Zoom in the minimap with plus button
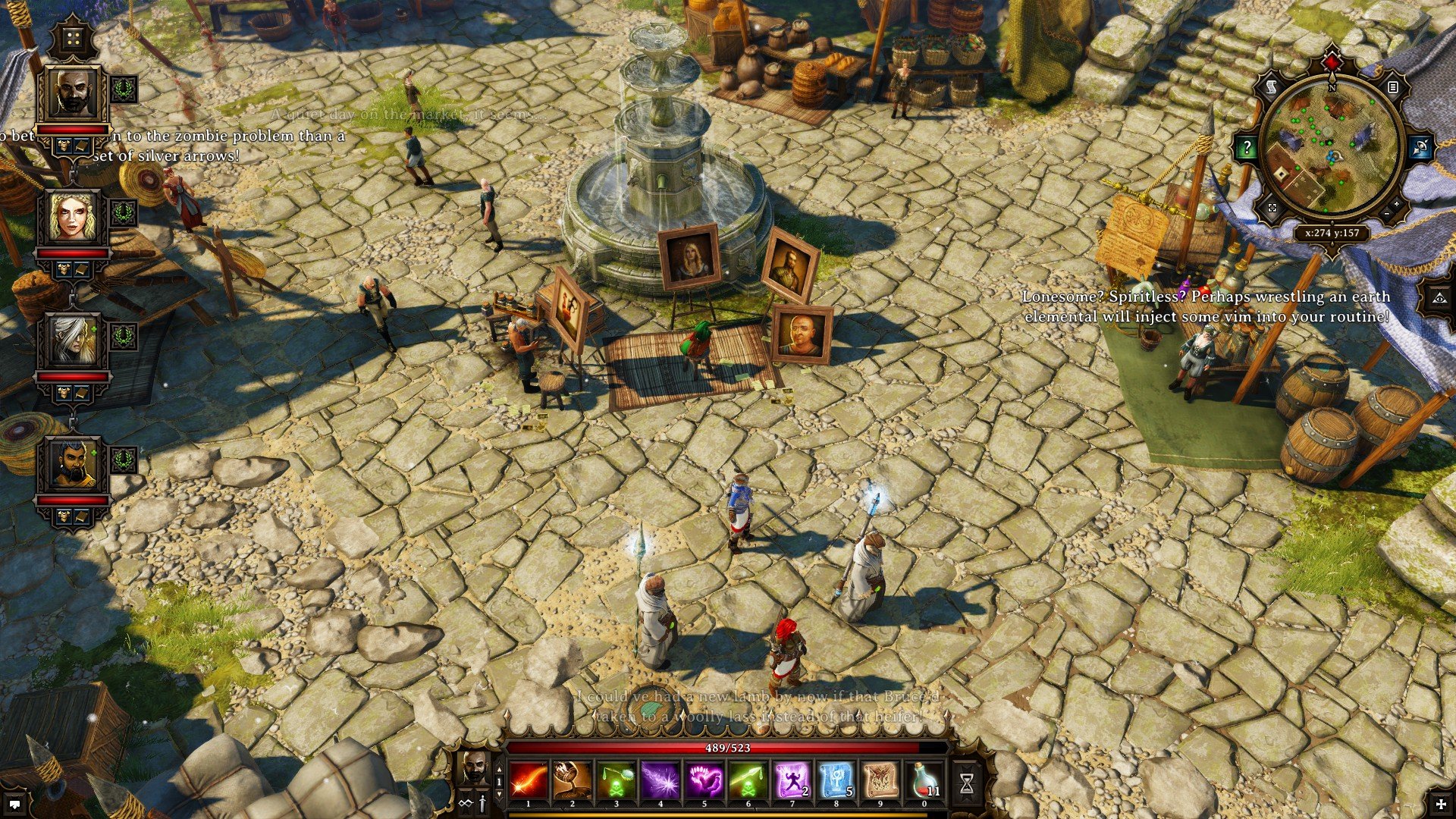The width and height of the screenshot is (1456, 819). [x=1397, y=204]
